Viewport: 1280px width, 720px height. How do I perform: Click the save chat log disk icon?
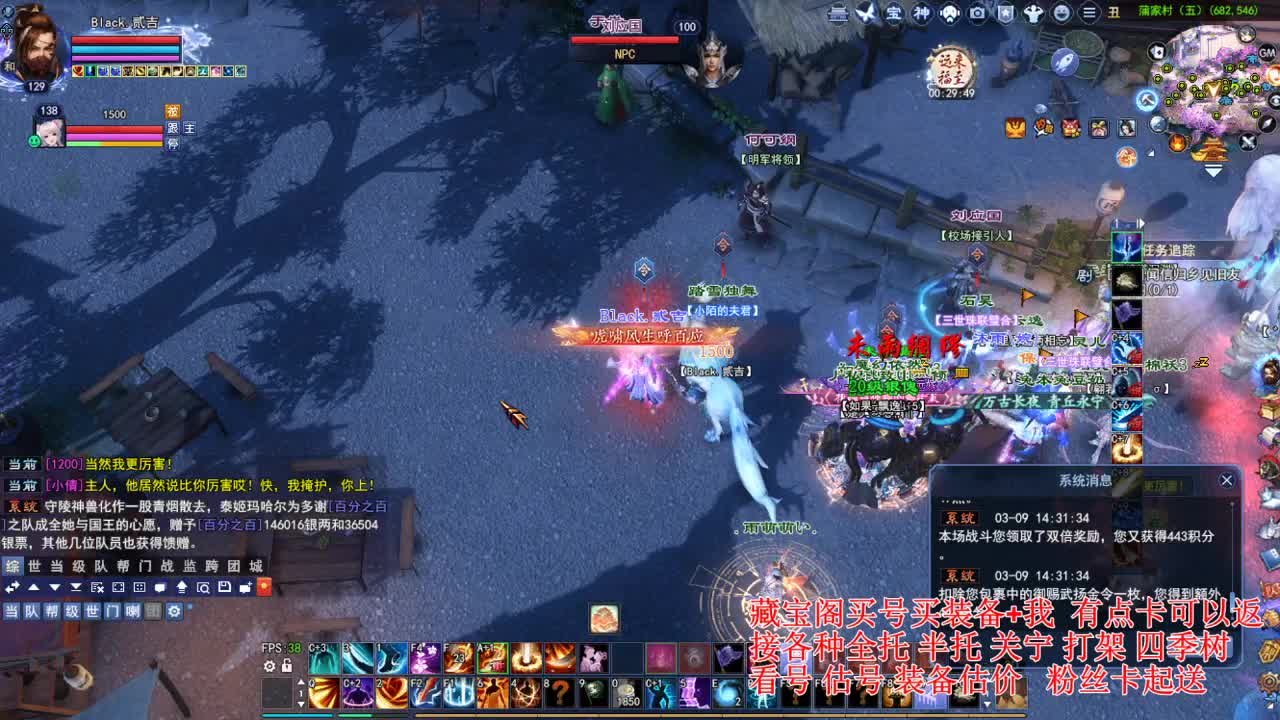(225, 588)
